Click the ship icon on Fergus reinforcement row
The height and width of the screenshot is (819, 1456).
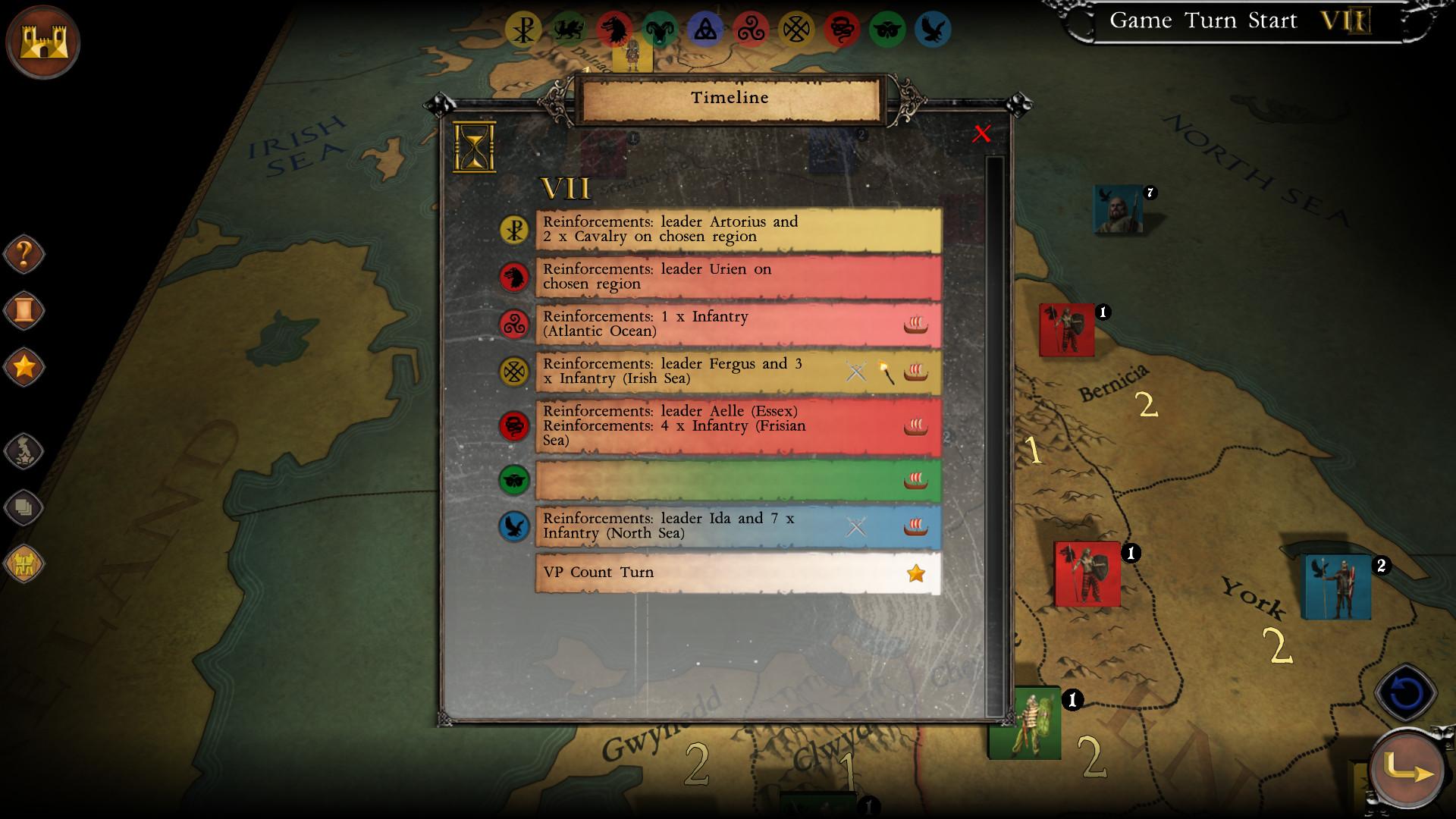point(917,372)
